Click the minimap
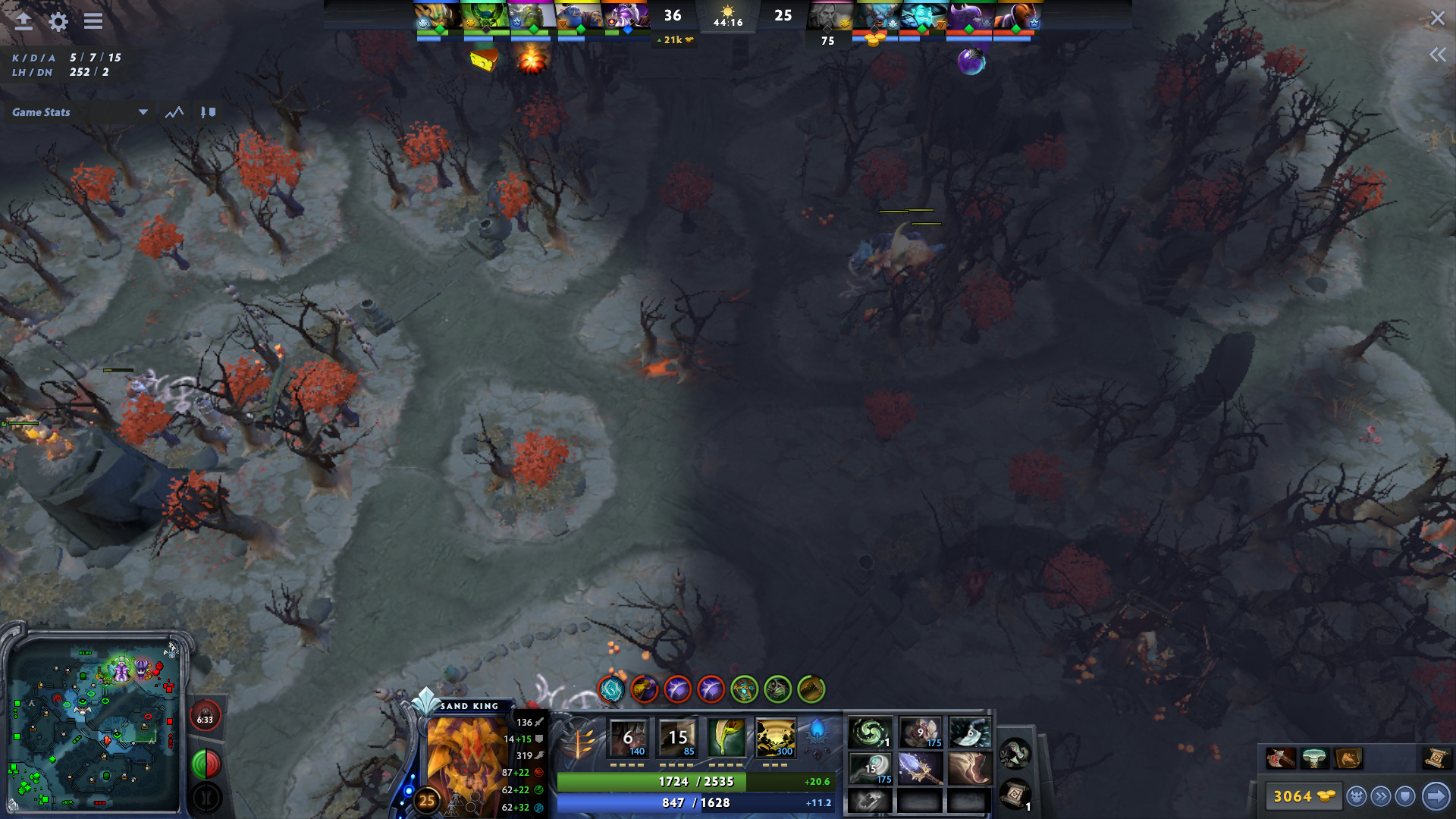Viewport: 1456px width, 819px height. point(95,724)
